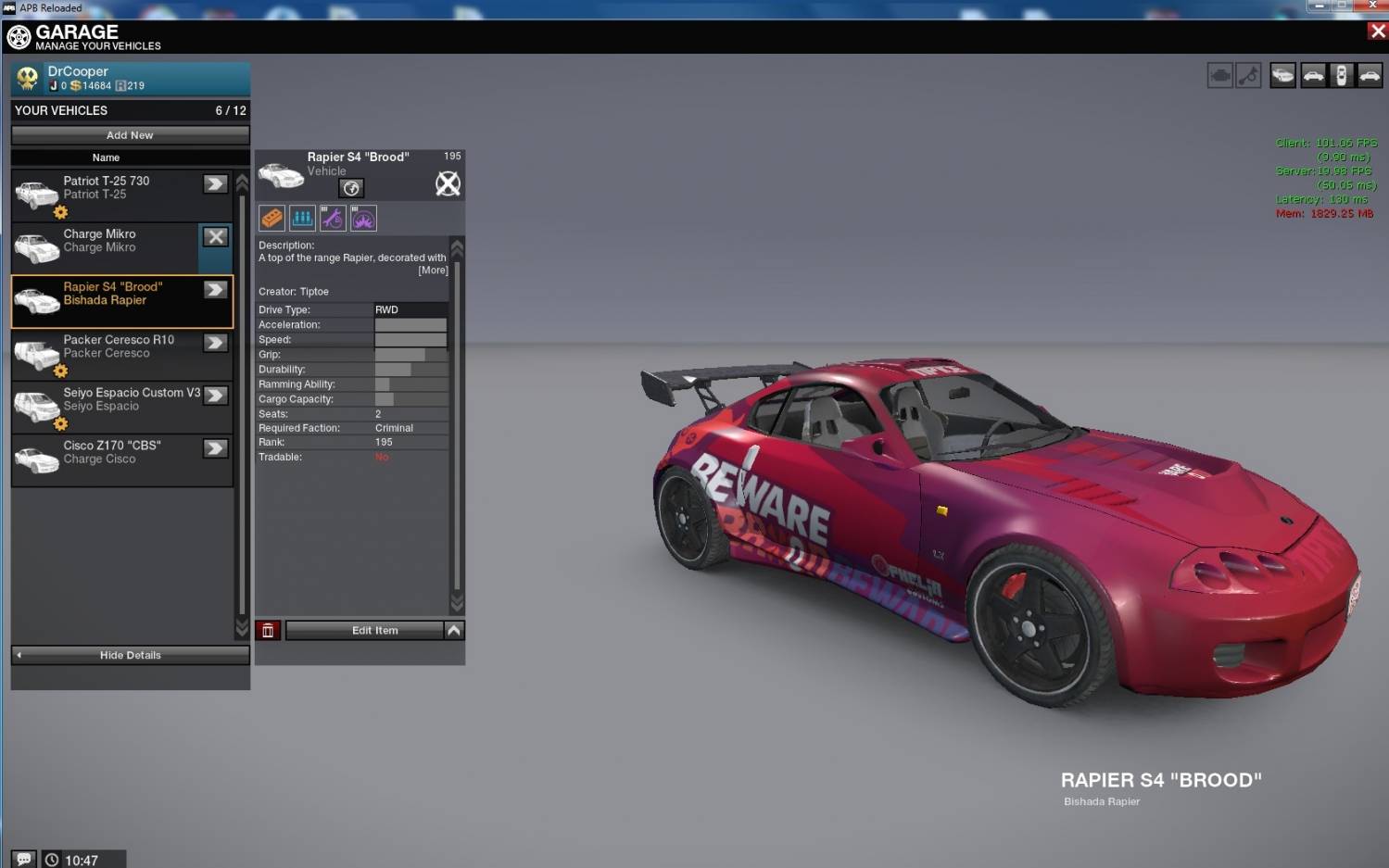1389x868 pixels.
Task: Expand the description with [More]
Action: 433,270
